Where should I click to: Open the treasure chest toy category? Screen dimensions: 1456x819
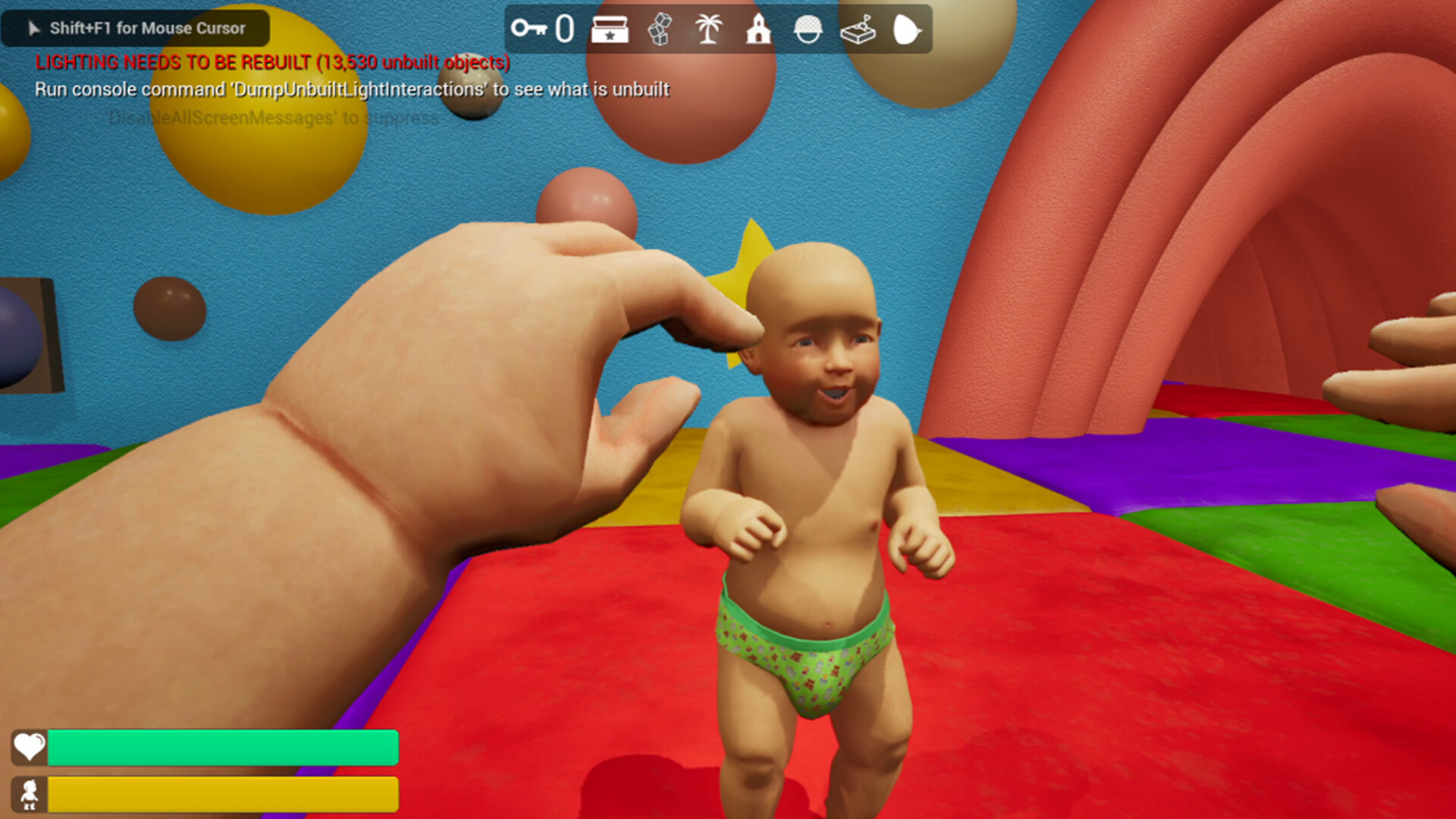pos(611,30)
